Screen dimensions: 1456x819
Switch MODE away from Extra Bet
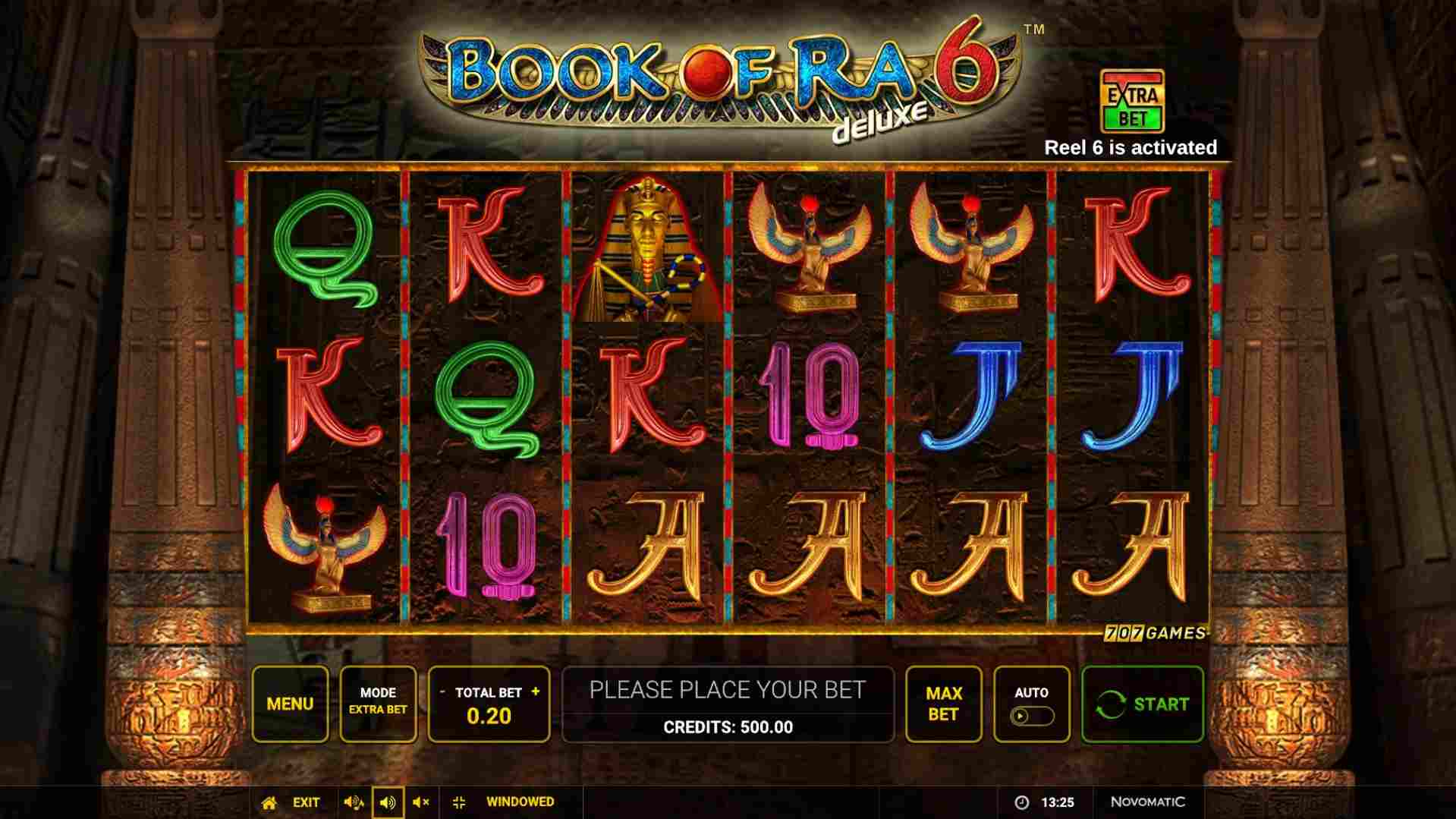click(379, 703)
